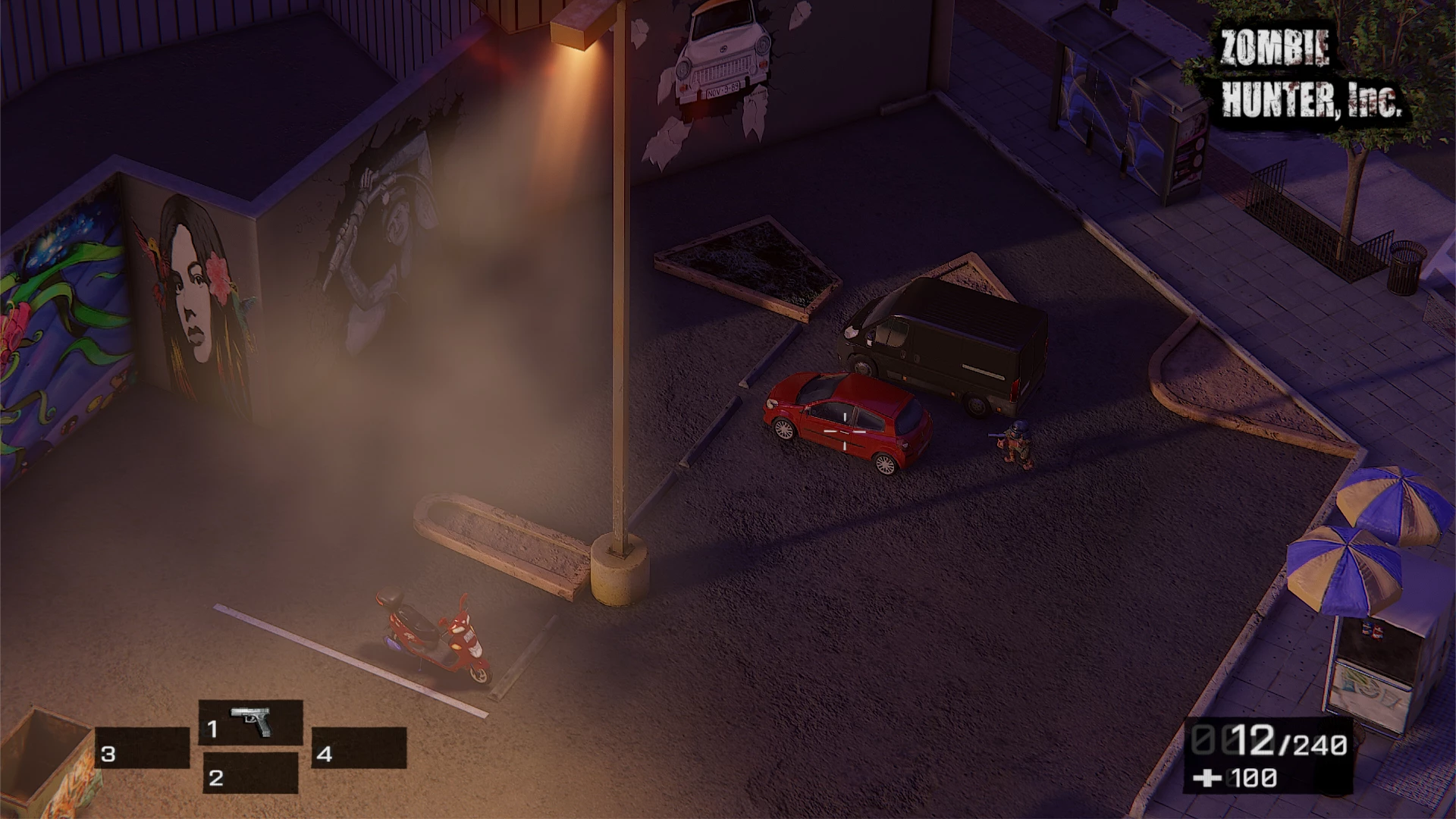
Task: Select weapon slot 4
Action: [x=359, y=748]
